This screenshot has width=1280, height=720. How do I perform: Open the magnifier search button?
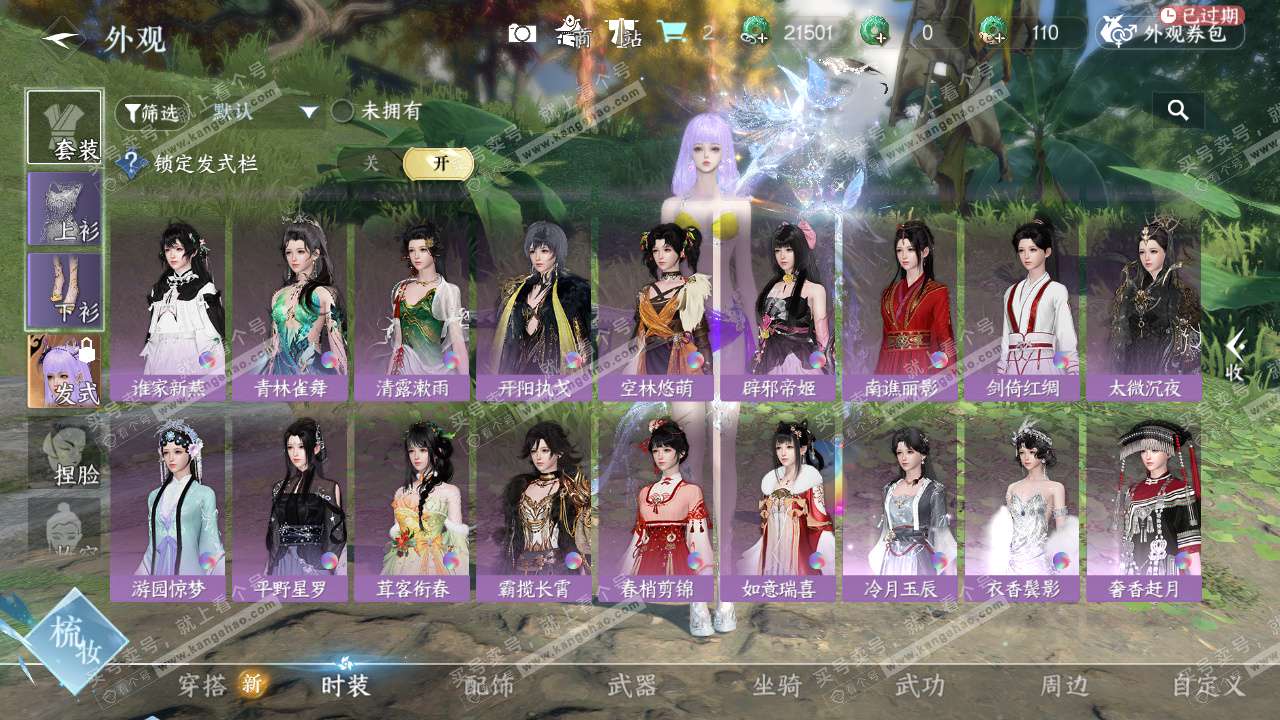click(1178, 111)
